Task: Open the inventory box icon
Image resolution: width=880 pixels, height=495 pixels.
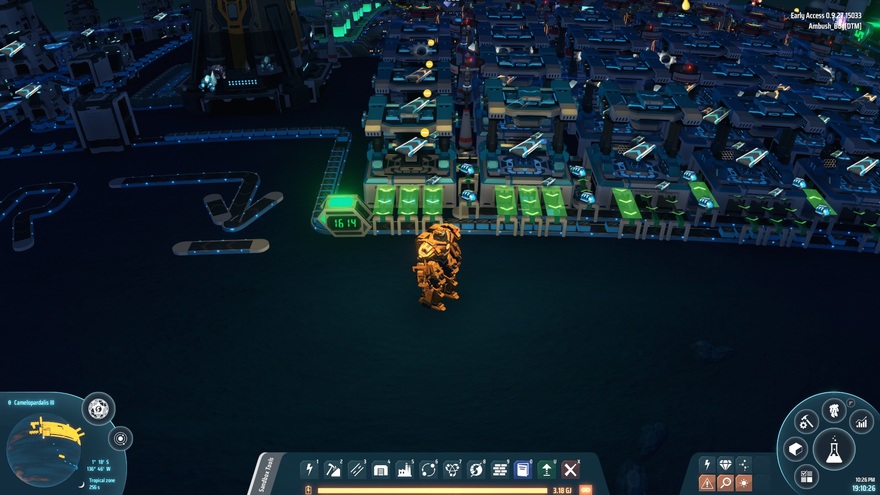Action: click(x=796, y=449)
